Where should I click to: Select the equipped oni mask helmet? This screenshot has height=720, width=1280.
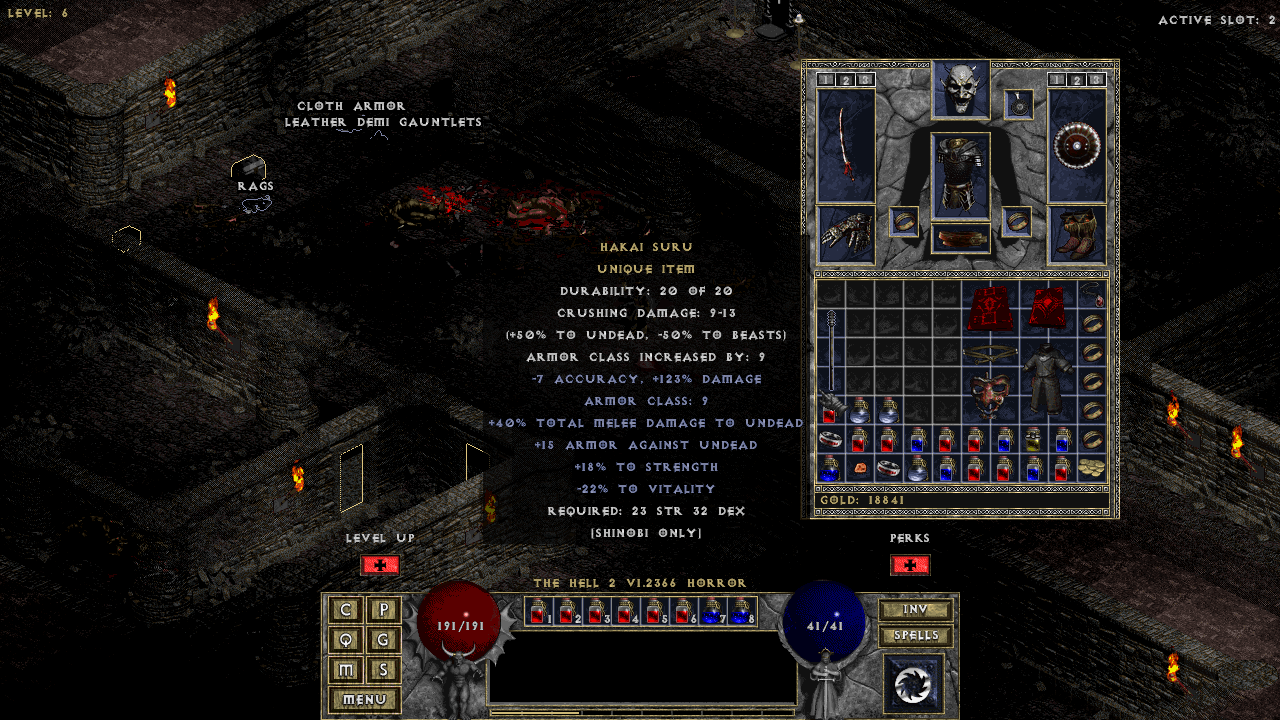pos(961,90)
